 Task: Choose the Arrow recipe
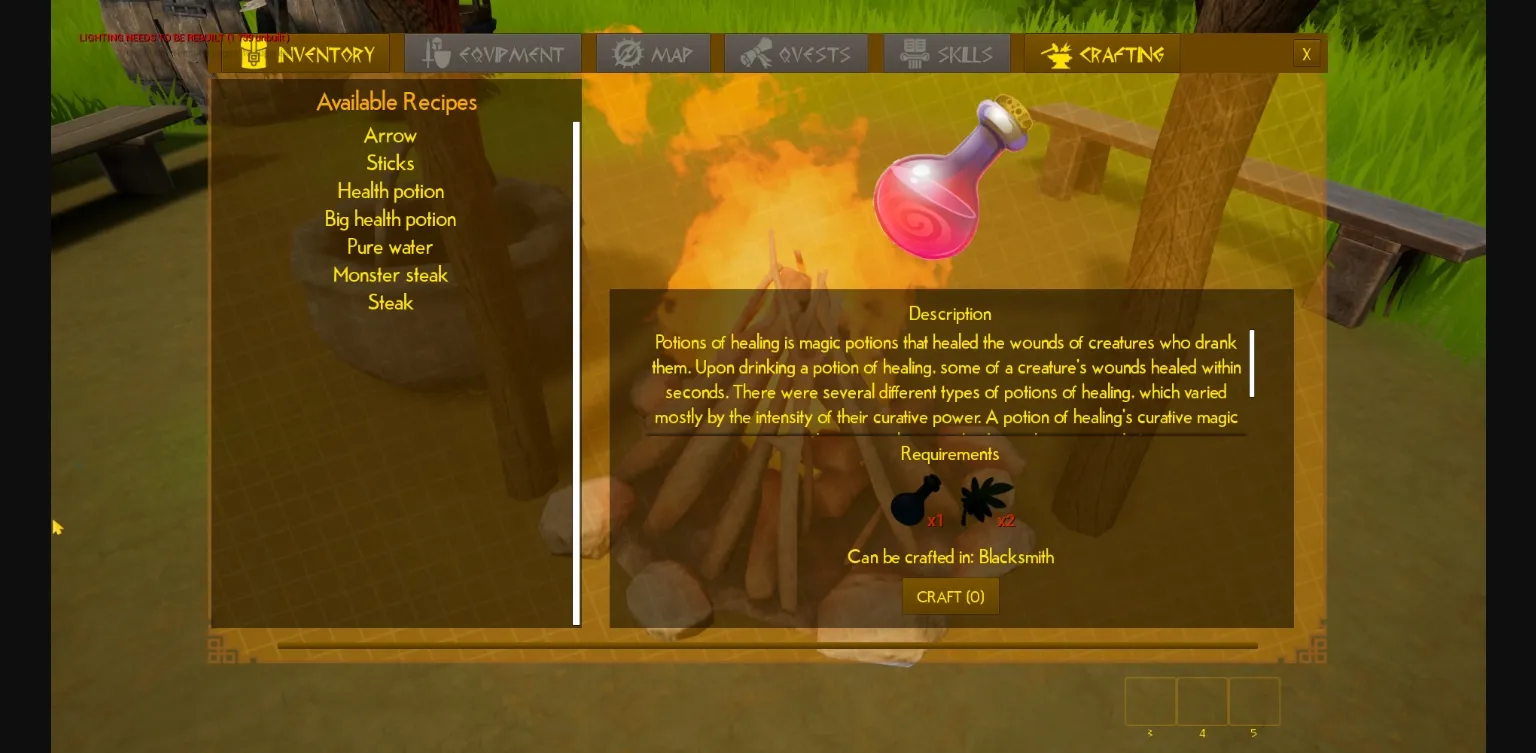click(x=390, y=135)
